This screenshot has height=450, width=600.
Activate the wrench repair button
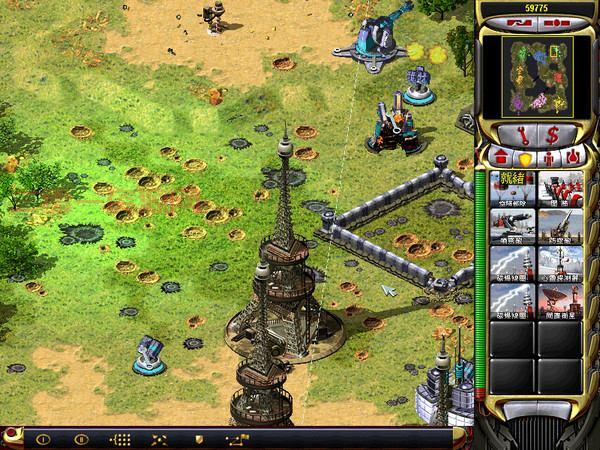tap(518, 135)
